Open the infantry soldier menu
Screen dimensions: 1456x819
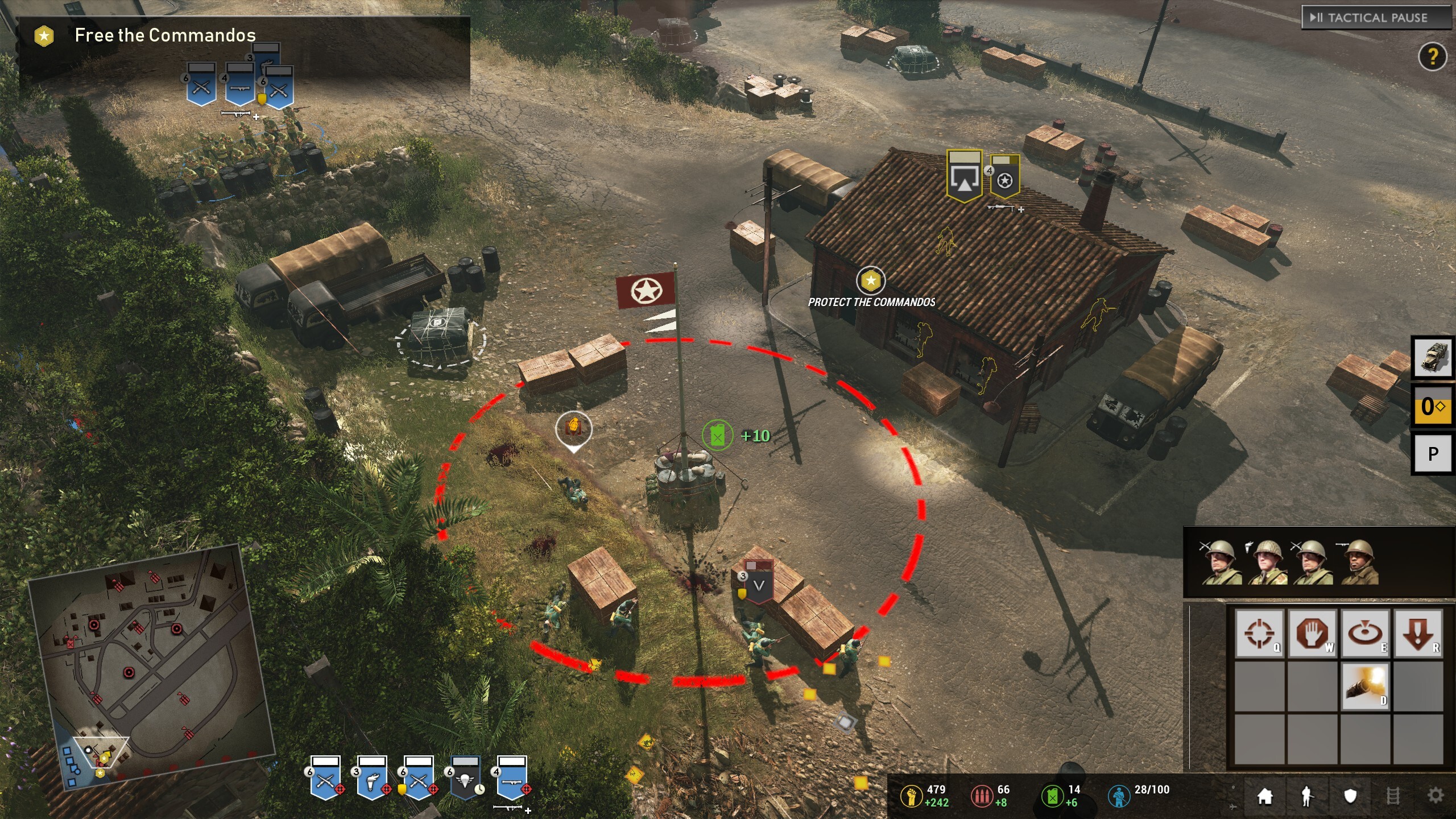tap(1307, 796)
